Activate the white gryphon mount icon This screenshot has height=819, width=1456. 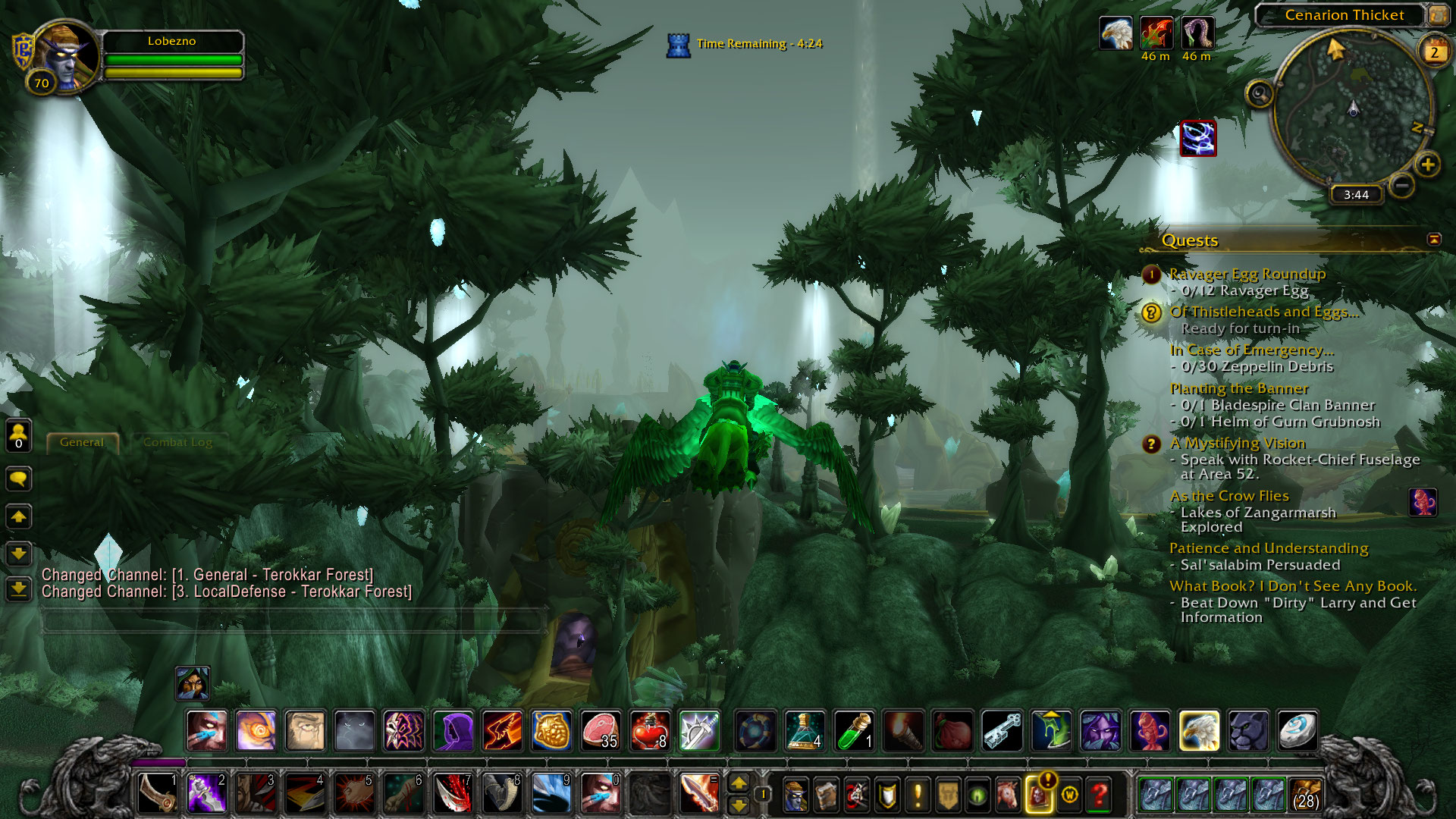click(1199, 730)
